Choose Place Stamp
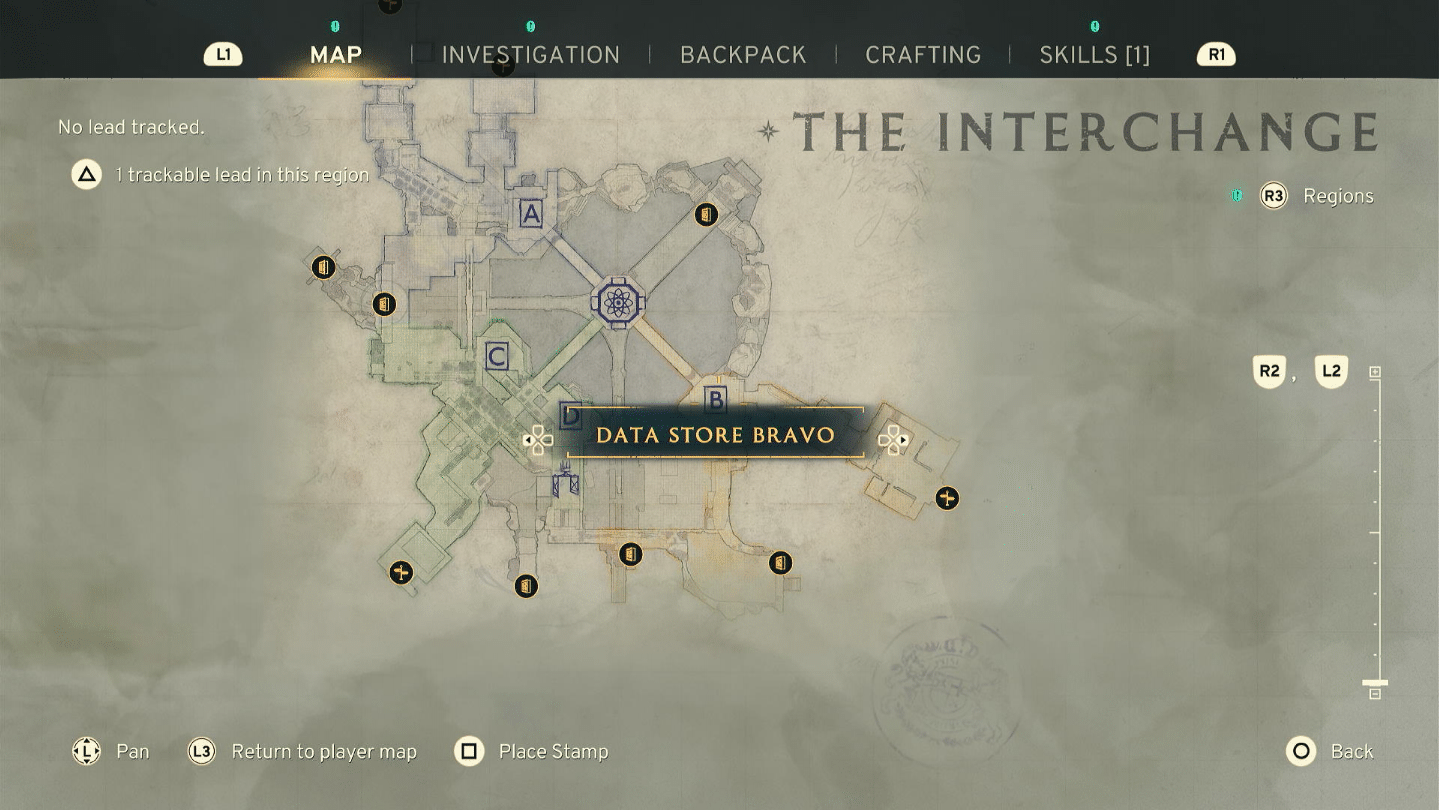1440x810 pixels. pyautogui.click(x=532, y=751)
